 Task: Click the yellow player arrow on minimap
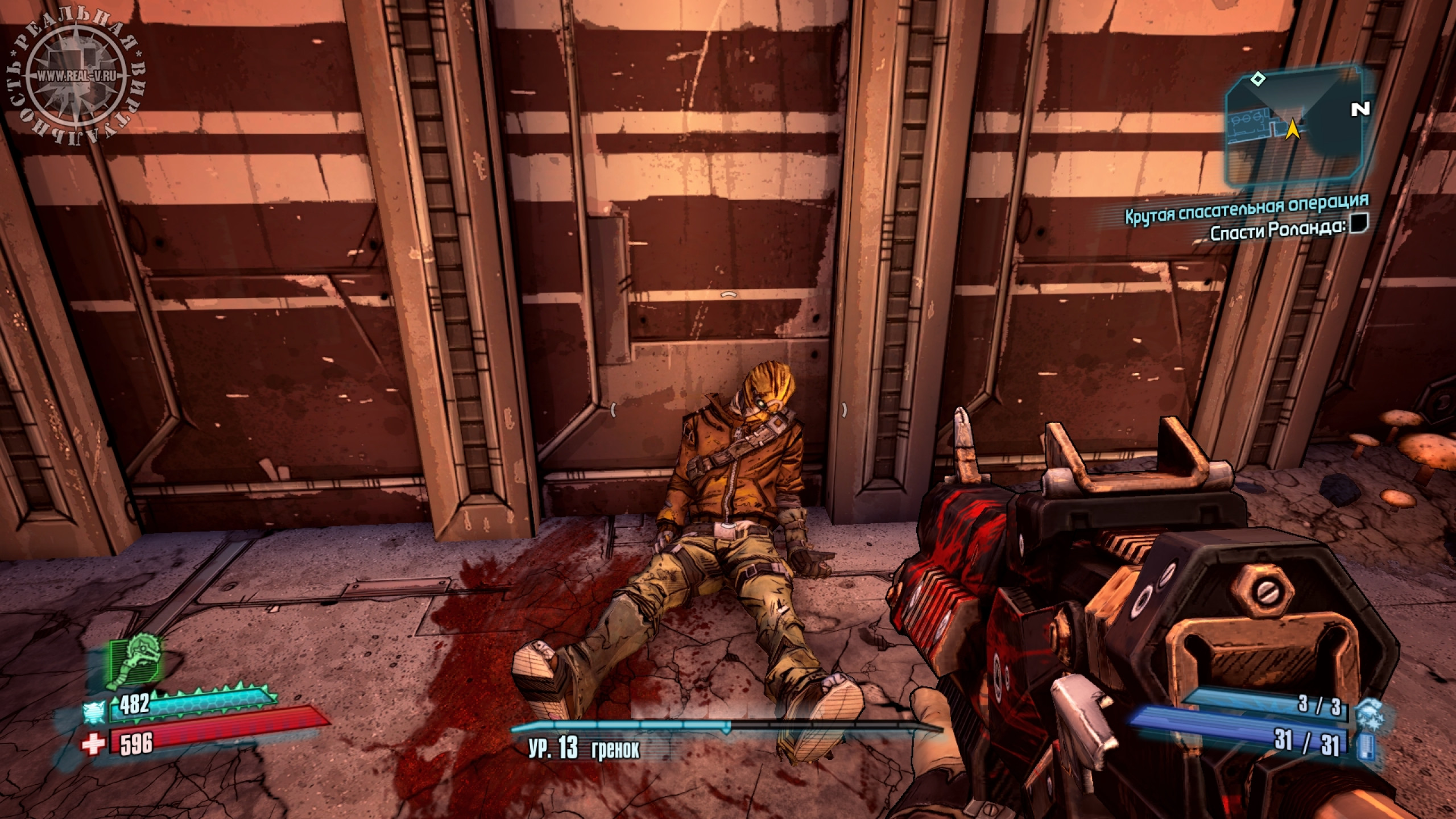(1292, 129)
